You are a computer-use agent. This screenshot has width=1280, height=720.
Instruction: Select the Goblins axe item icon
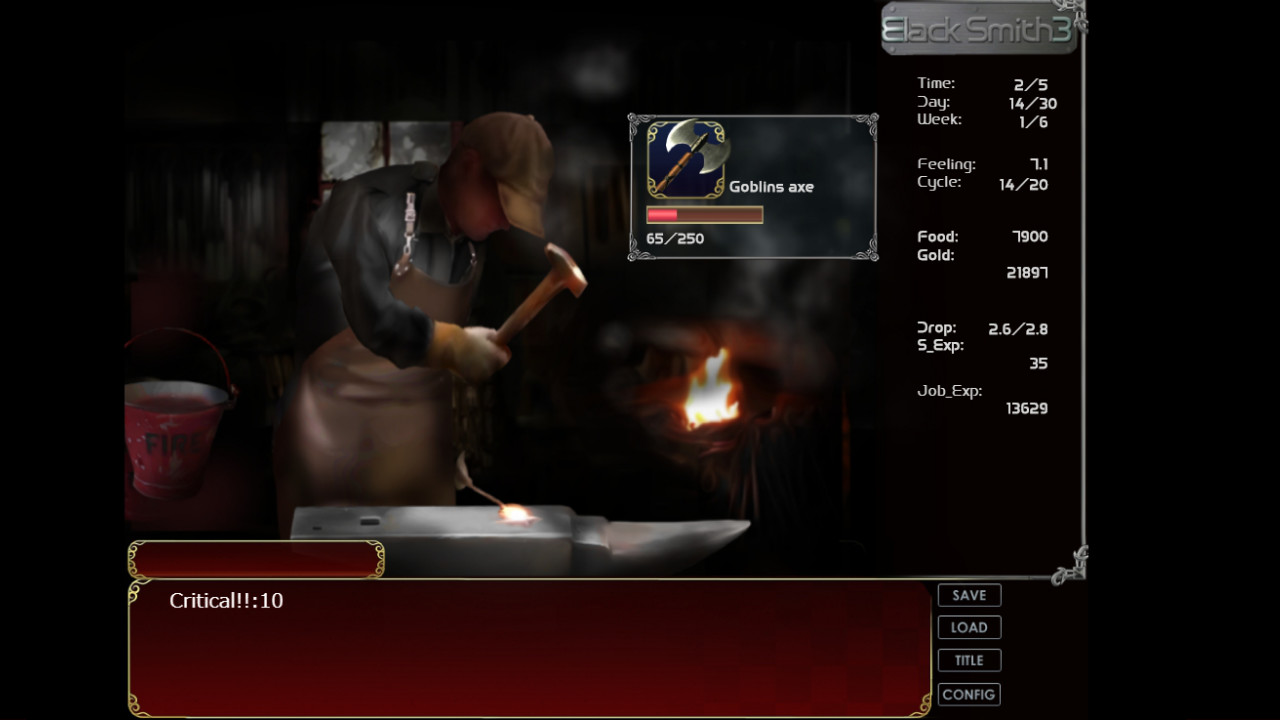[687, 161]
